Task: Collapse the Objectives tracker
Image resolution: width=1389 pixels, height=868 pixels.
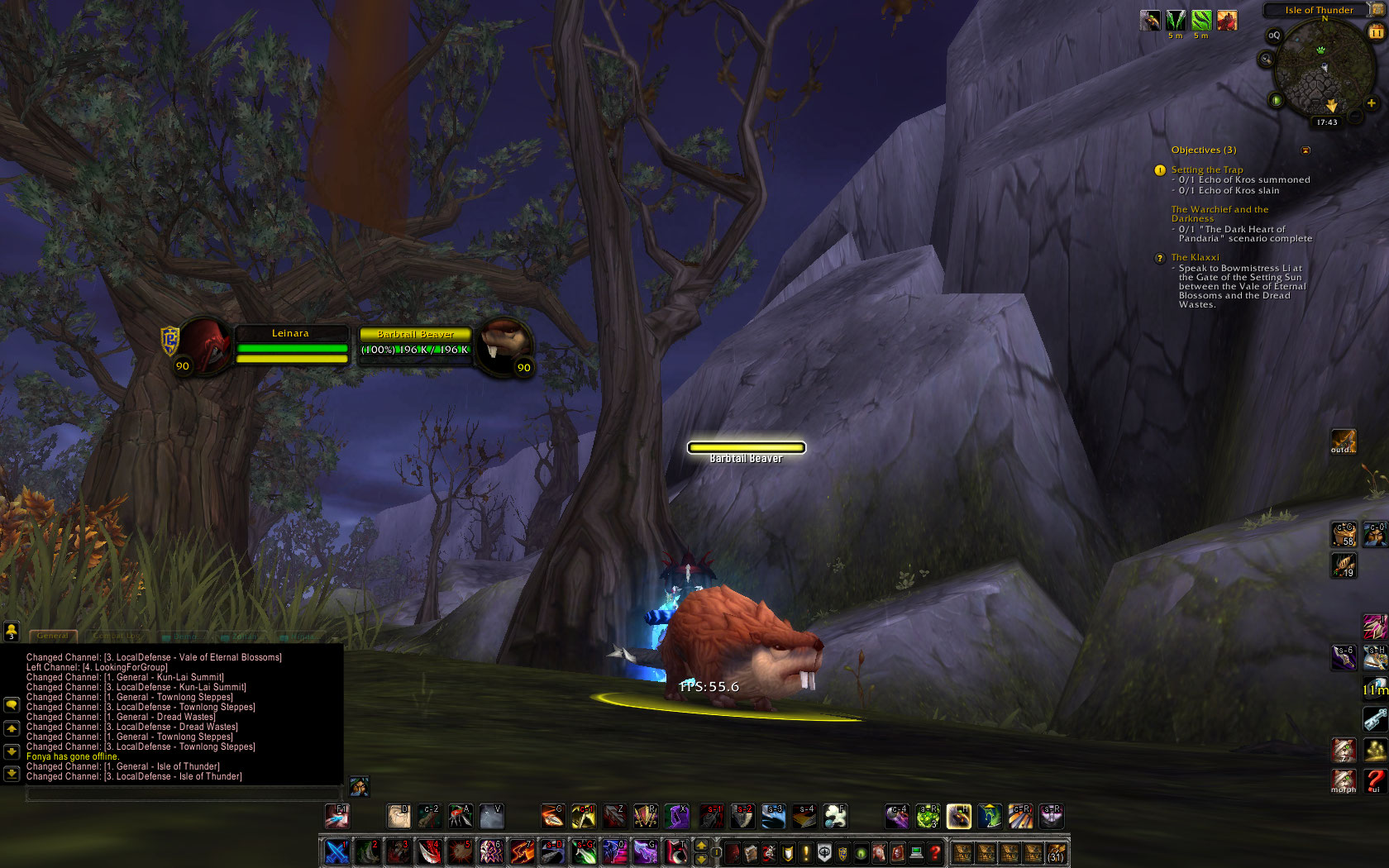Action: tap(1305, 150)
